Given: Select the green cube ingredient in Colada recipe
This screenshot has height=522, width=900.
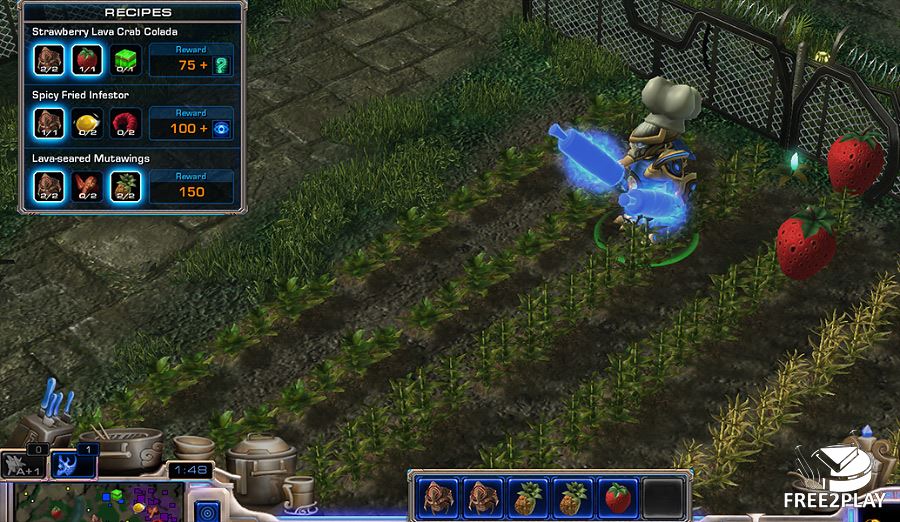Looking at the screenshot, I should pos(125,60).
